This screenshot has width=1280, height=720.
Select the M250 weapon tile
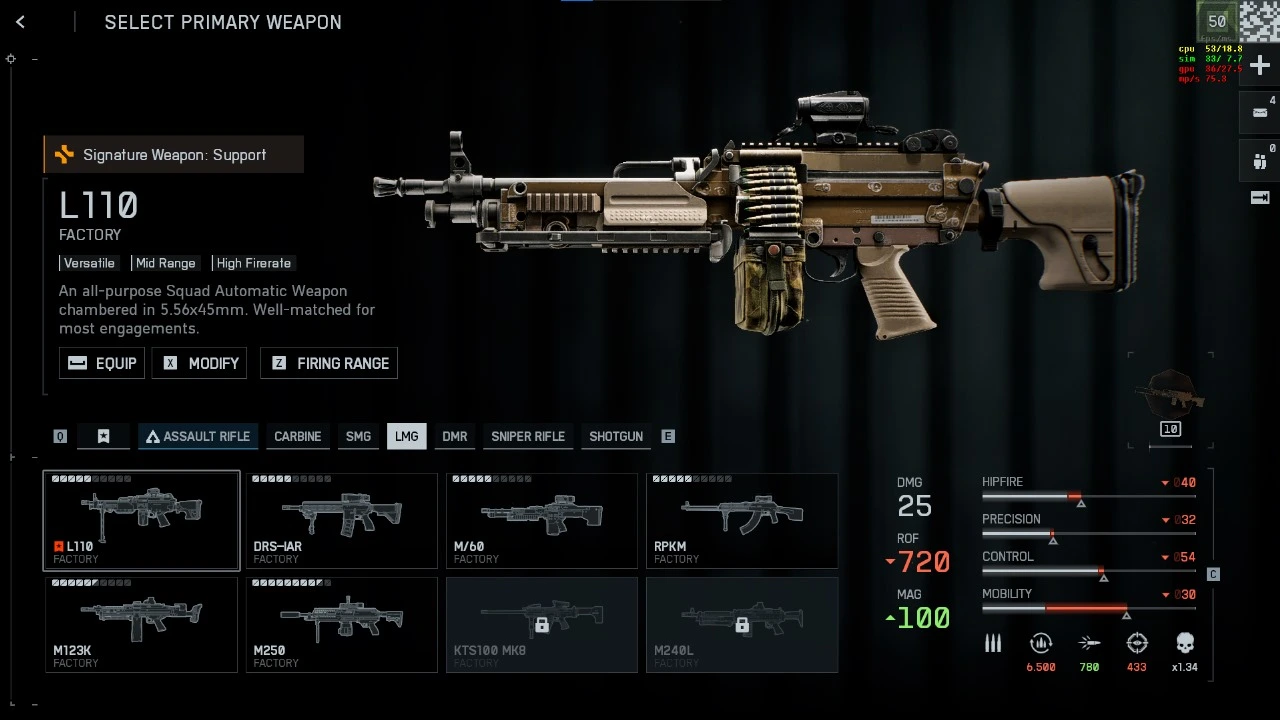click(341, 624)
